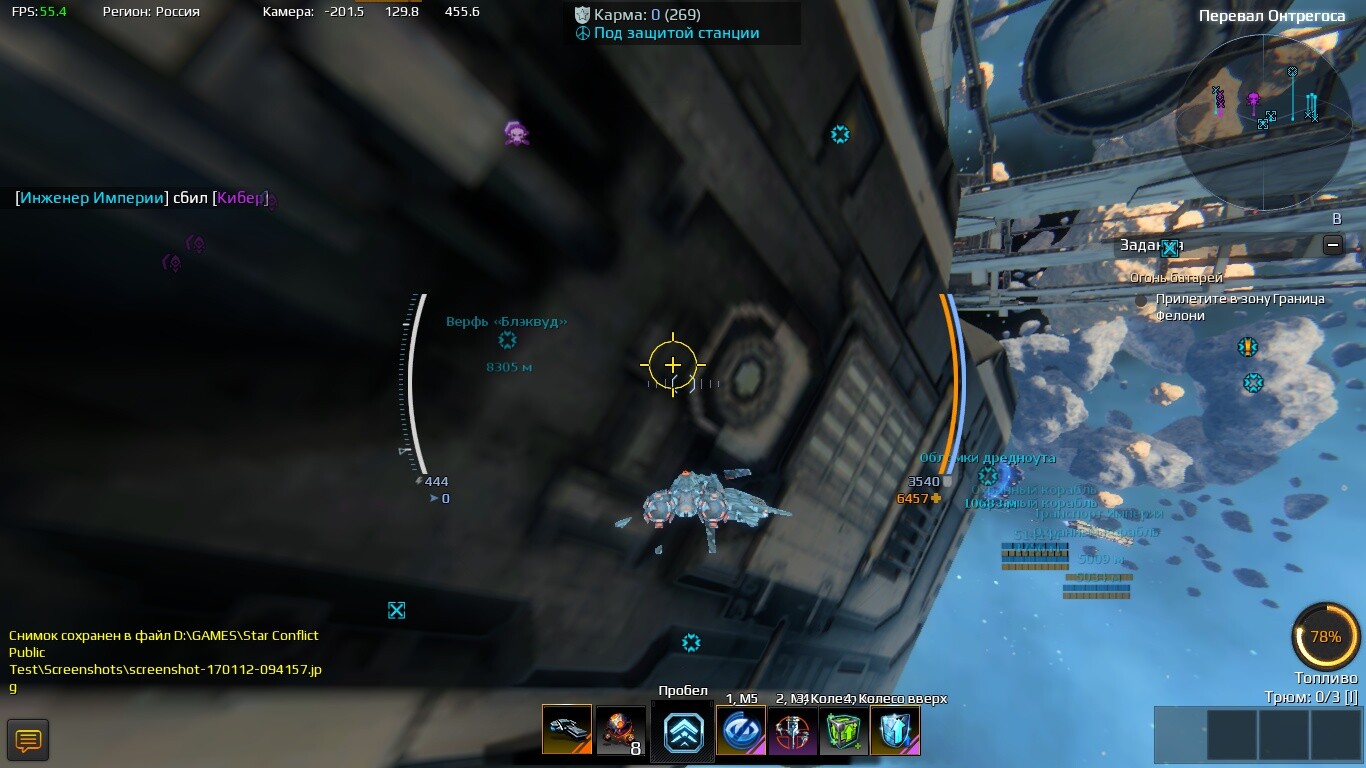Select the missile slot with 8 ammo
The image size is (1366, 768).
coord(620,730)
